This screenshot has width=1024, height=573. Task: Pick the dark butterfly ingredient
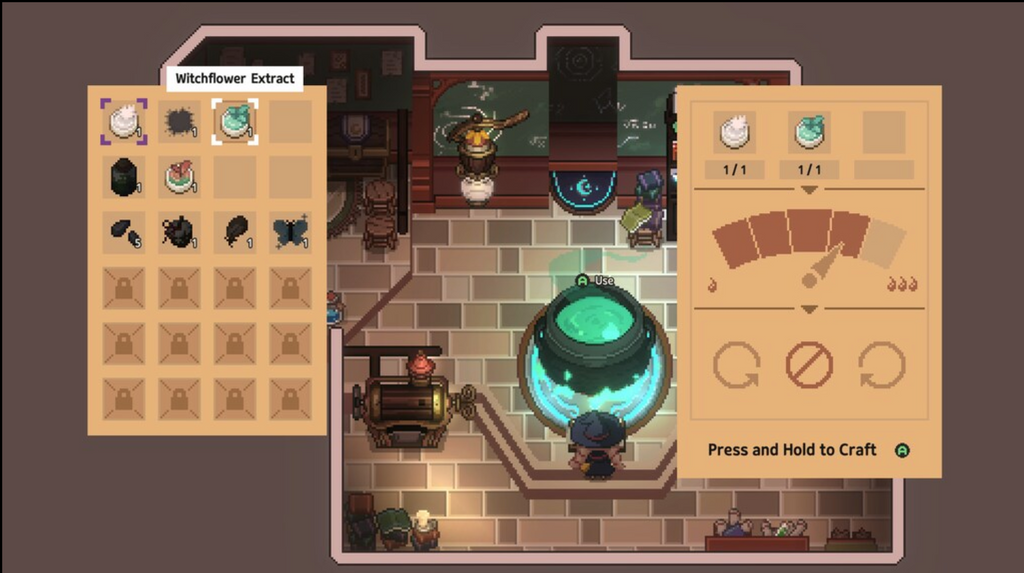[290, 231]
